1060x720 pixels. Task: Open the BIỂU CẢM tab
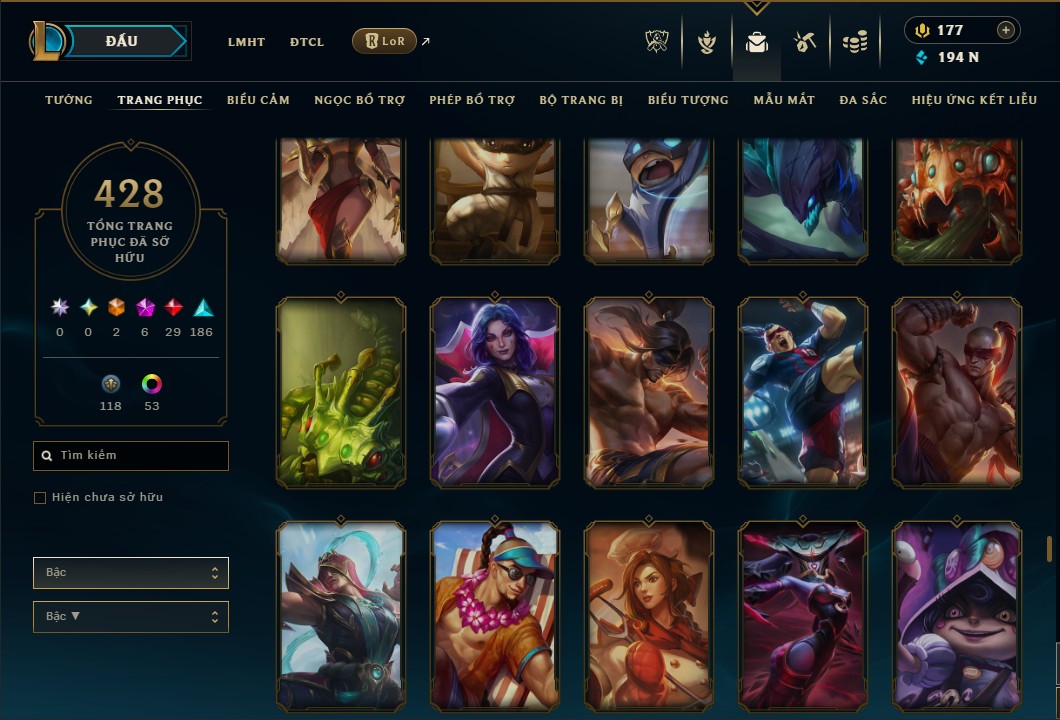[x=258, y=100]
